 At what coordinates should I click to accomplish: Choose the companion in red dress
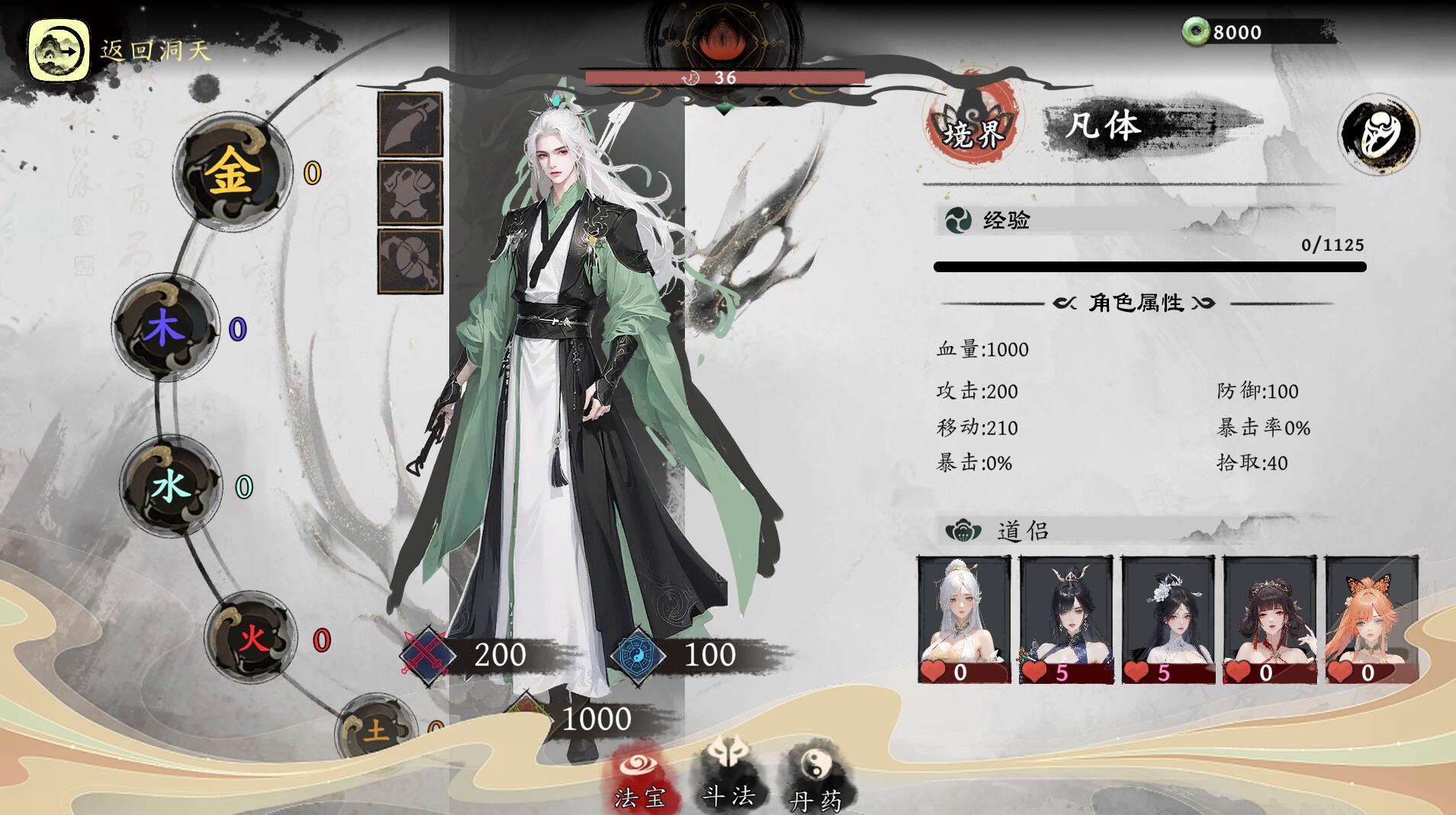click(1270, 619)
